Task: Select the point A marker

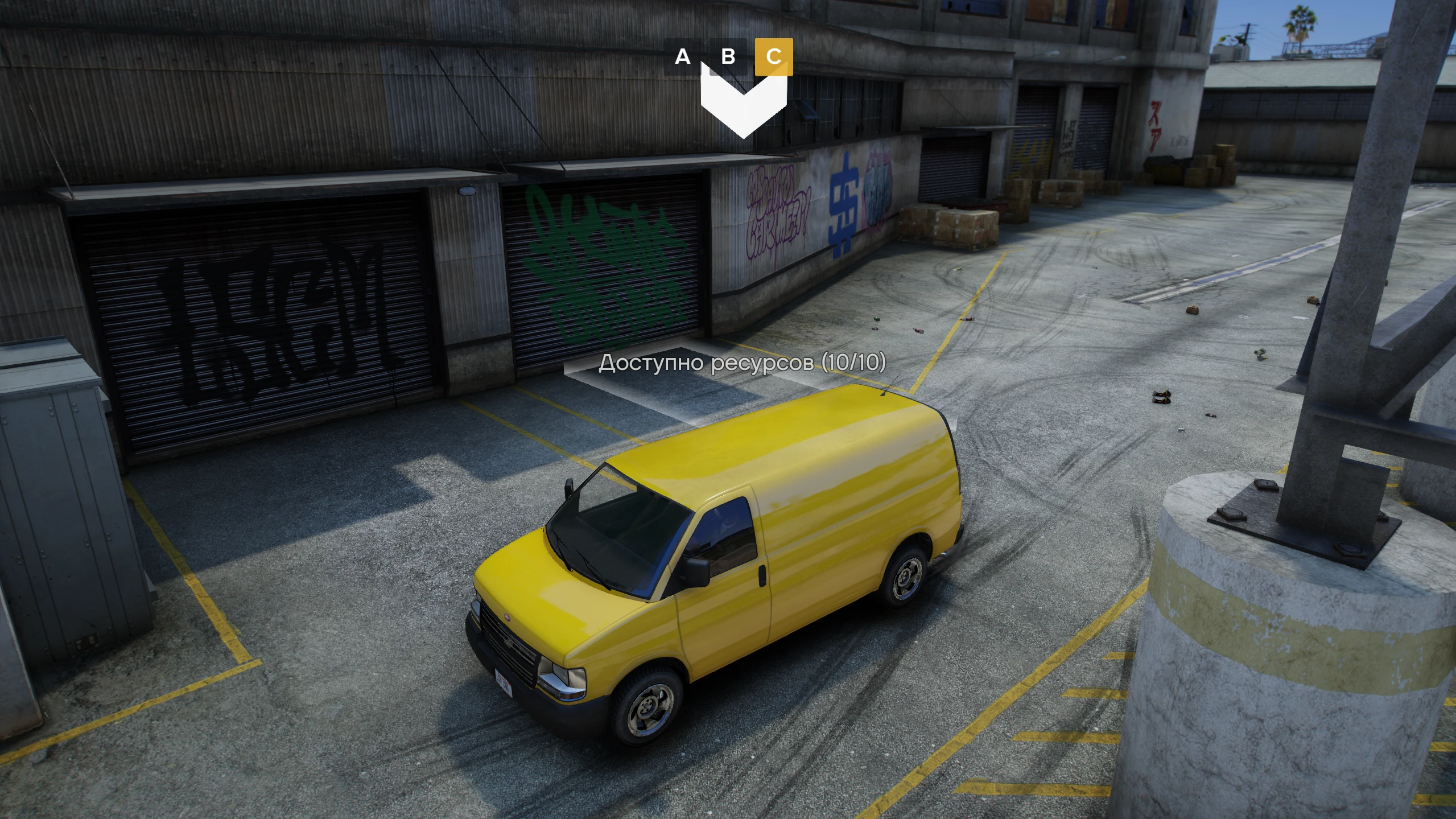Action: click(x=682, y=56)
